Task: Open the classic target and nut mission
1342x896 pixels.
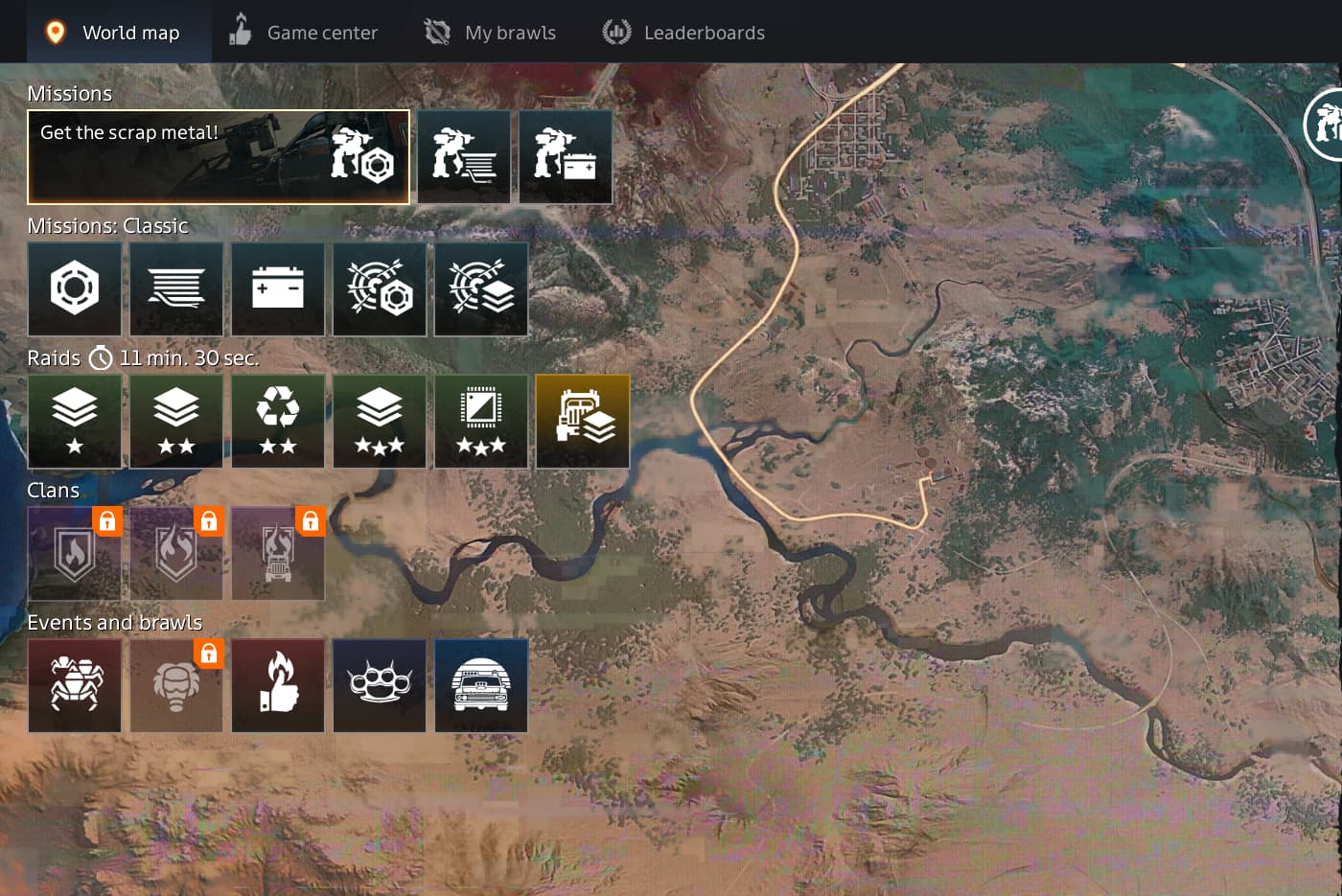Action: pos(380,288)
